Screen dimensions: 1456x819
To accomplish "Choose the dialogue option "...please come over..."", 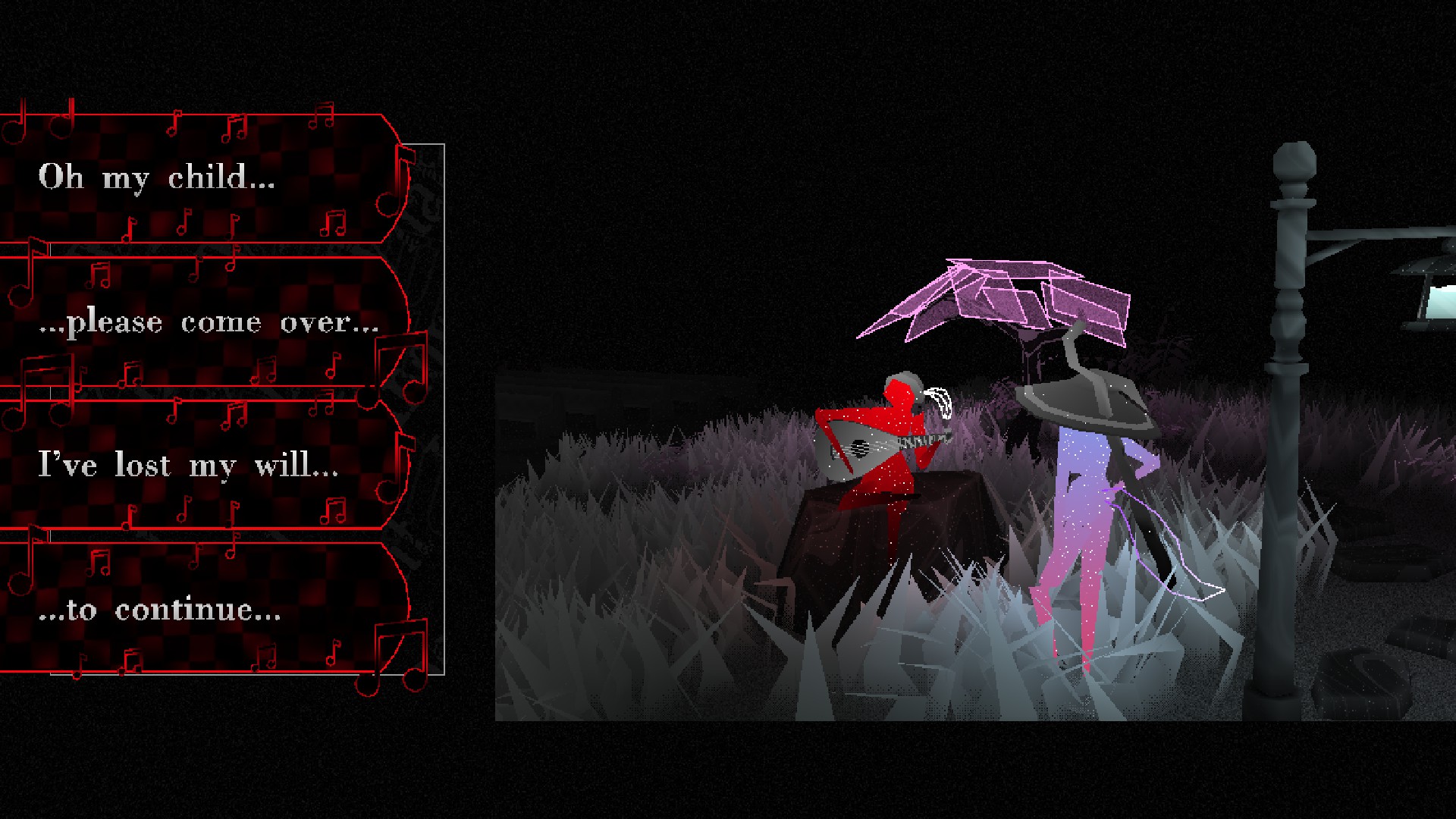I will [x=209, y=322].
